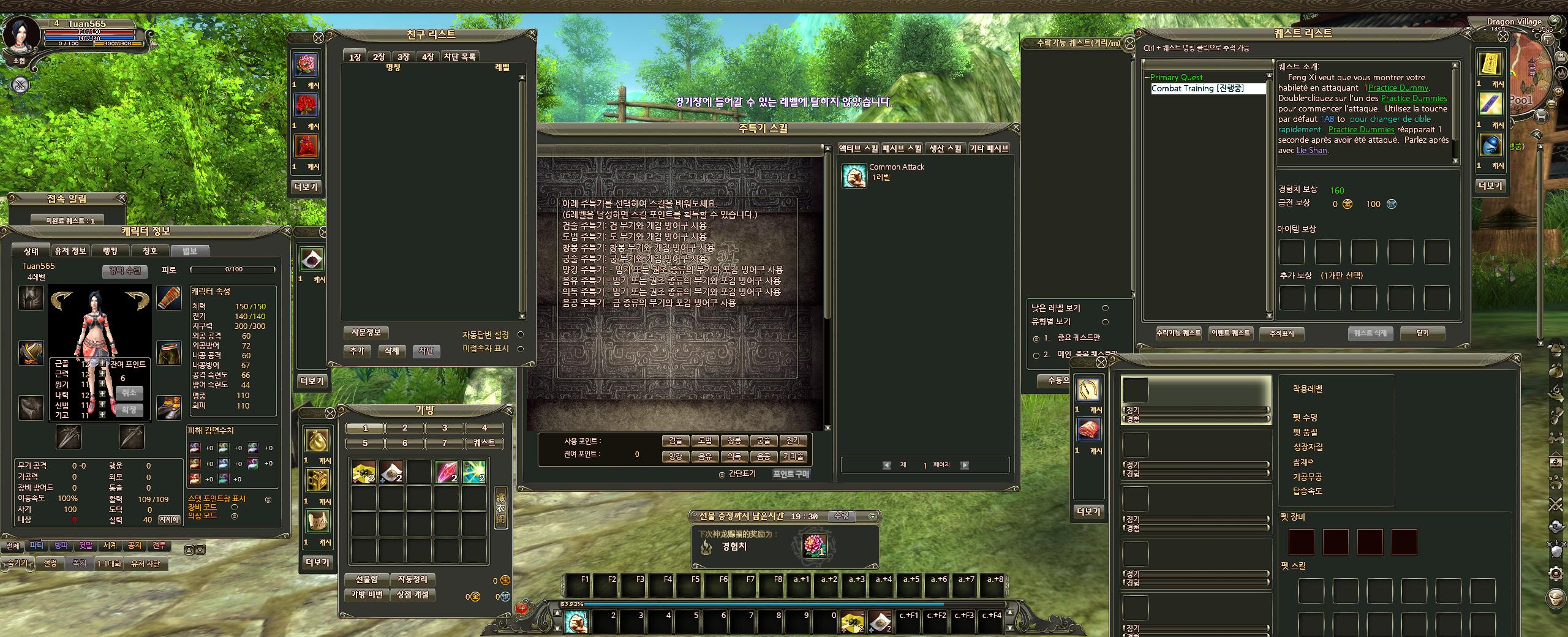Enable the 자동답변 설정 option in friend list
Screen dimensions: 1568x637
click(520, 334)
